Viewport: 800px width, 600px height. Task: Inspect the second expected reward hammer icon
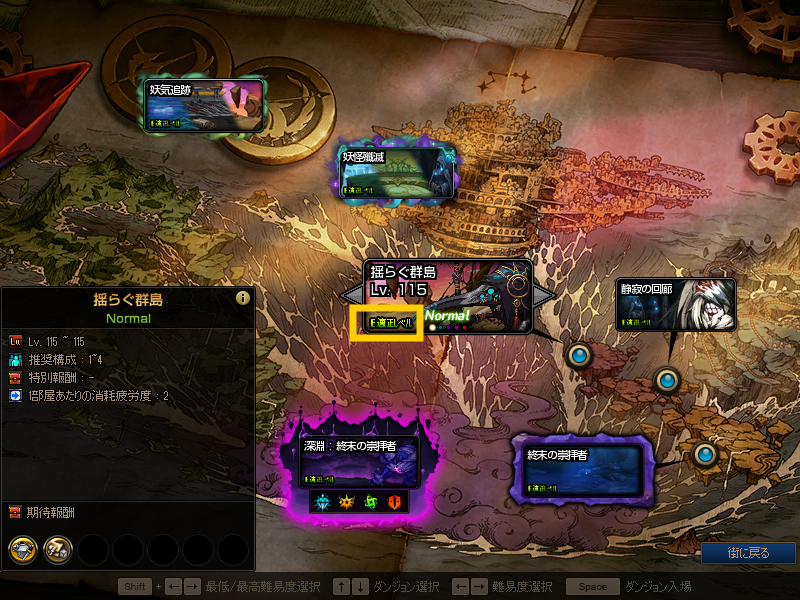(57, 549)
